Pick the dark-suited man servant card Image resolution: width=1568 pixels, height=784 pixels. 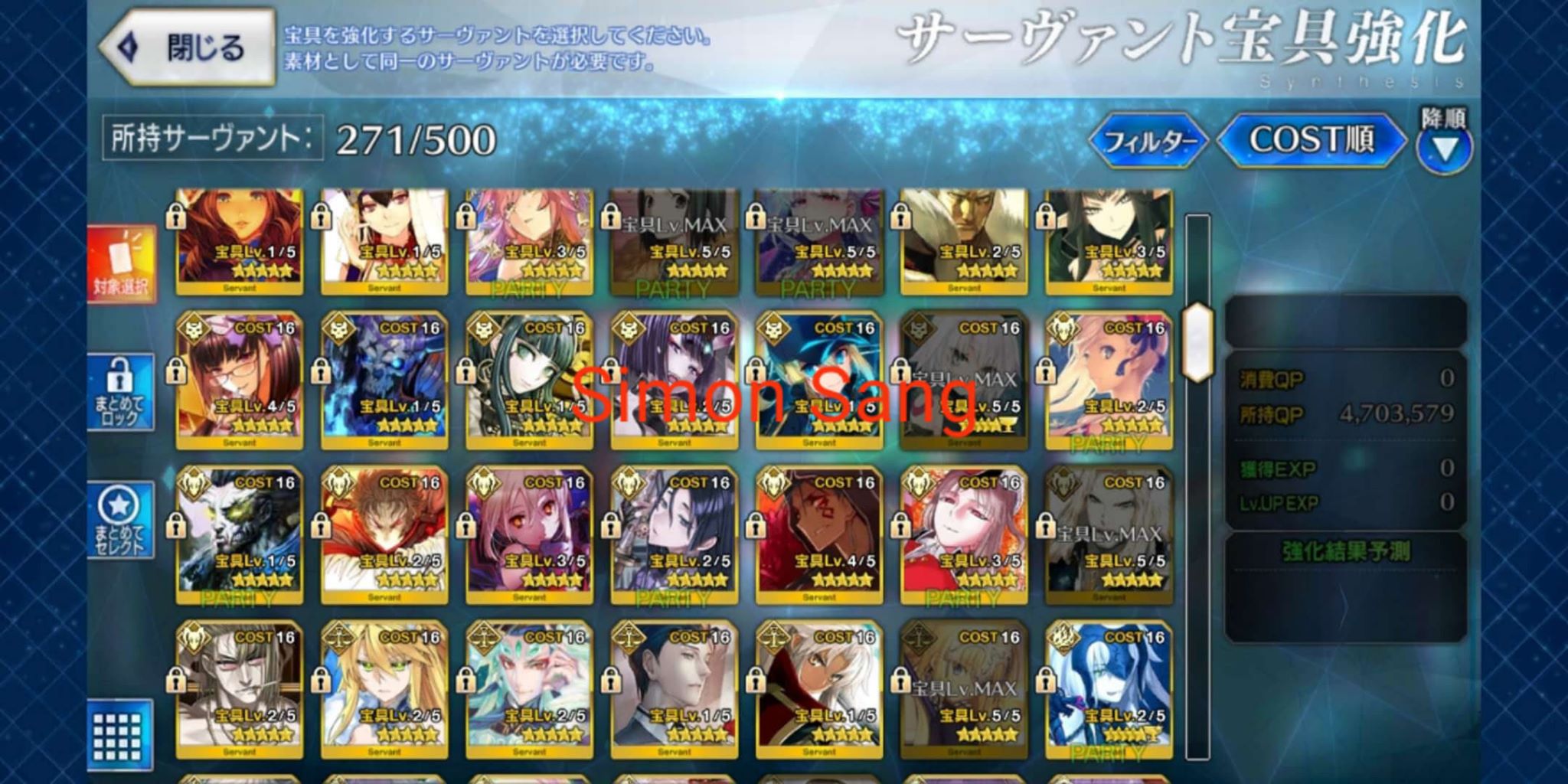tap(675, 690)
